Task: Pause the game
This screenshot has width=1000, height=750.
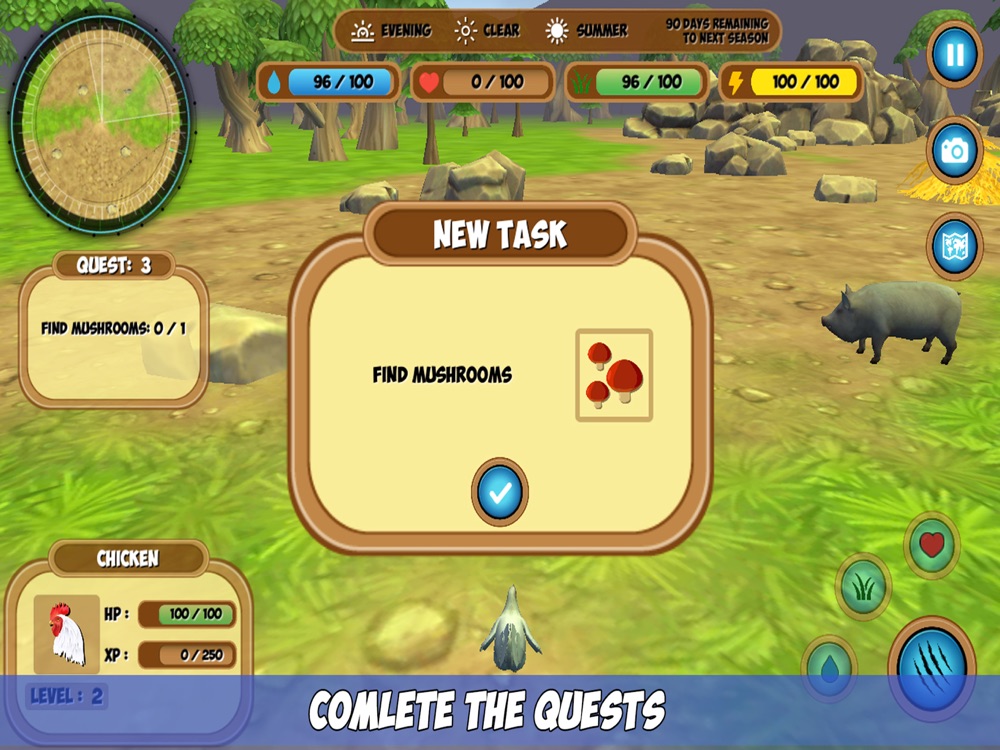Action: point(955,54)
